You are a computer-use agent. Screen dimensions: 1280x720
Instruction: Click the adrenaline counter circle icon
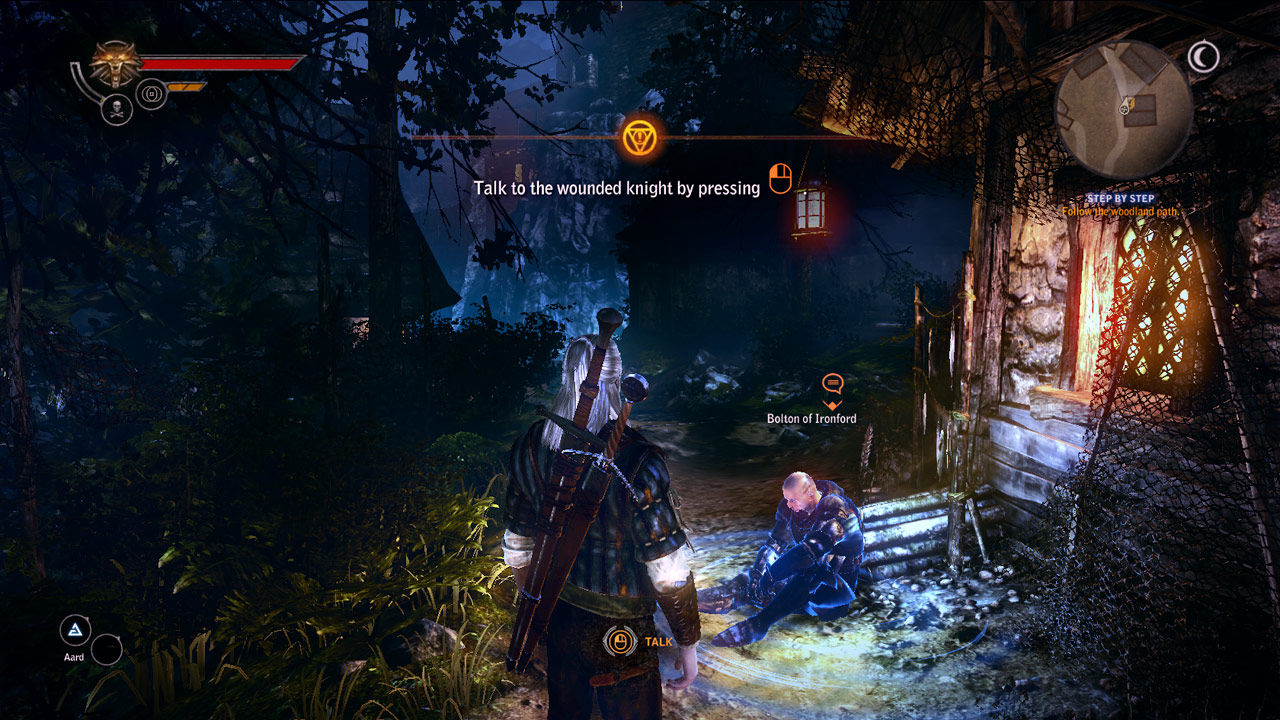tap(150, 93)
